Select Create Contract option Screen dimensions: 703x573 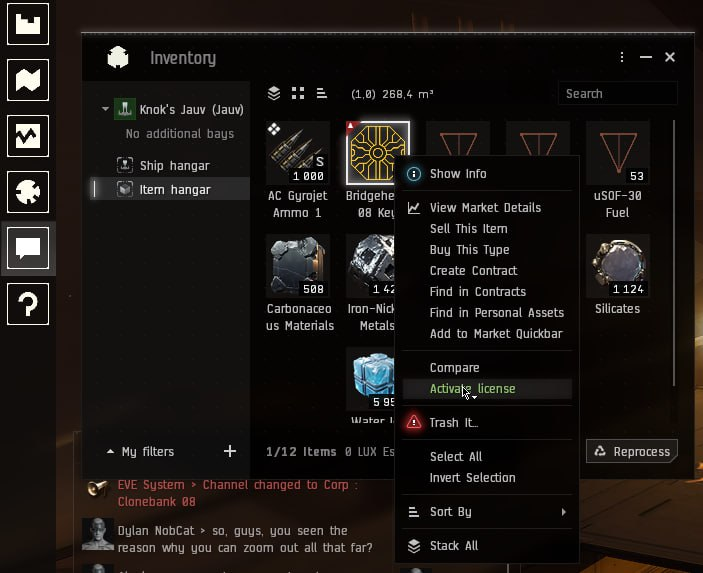(x=473, y=271)
